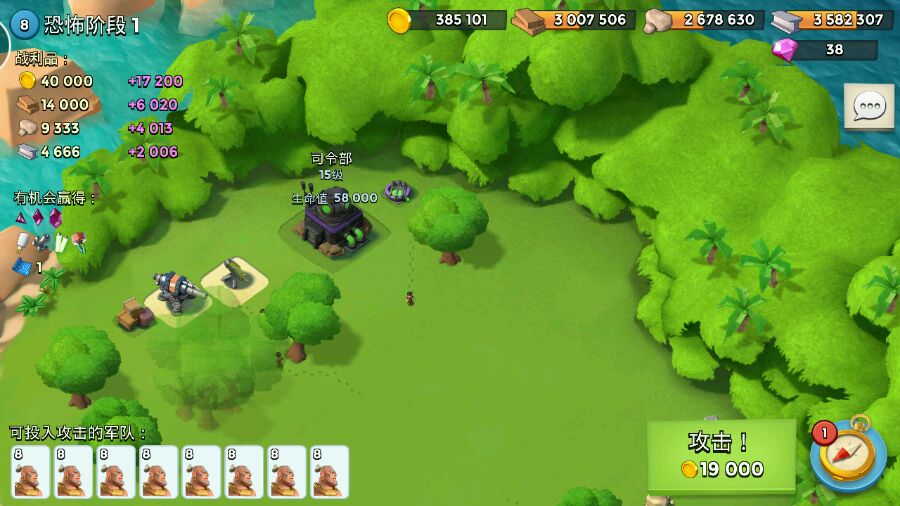Open the chat speech bubble
Image resolution: width=900 pixels, height=506 pixels.
click(868, 106)
